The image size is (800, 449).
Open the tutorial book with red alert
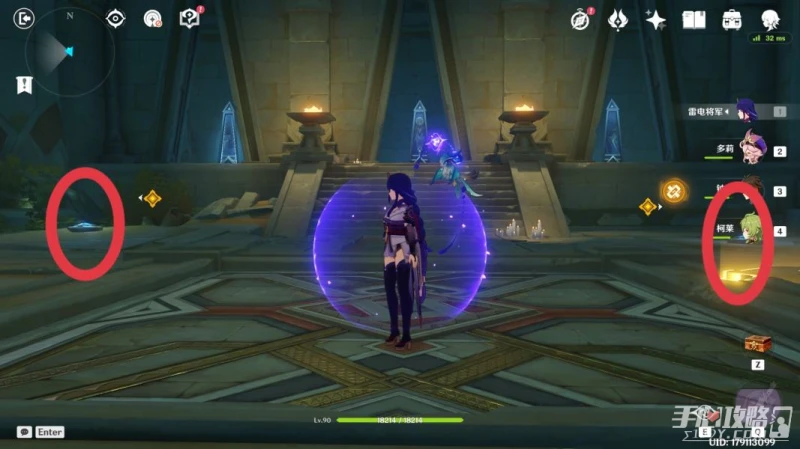(x=189, y=18)
